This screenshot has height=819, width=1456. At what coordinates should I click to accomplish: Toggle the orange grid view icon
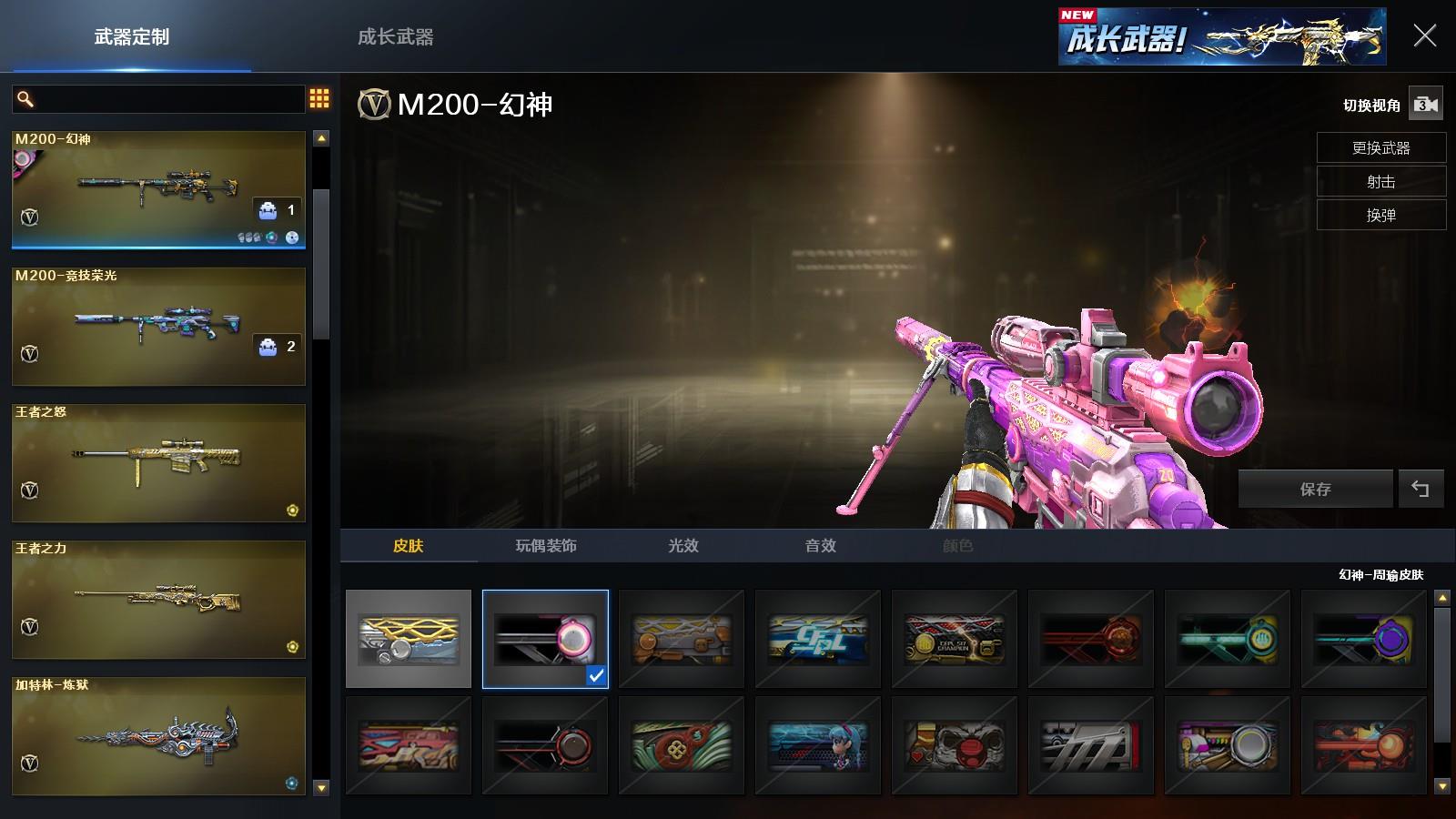coord(319,98)
